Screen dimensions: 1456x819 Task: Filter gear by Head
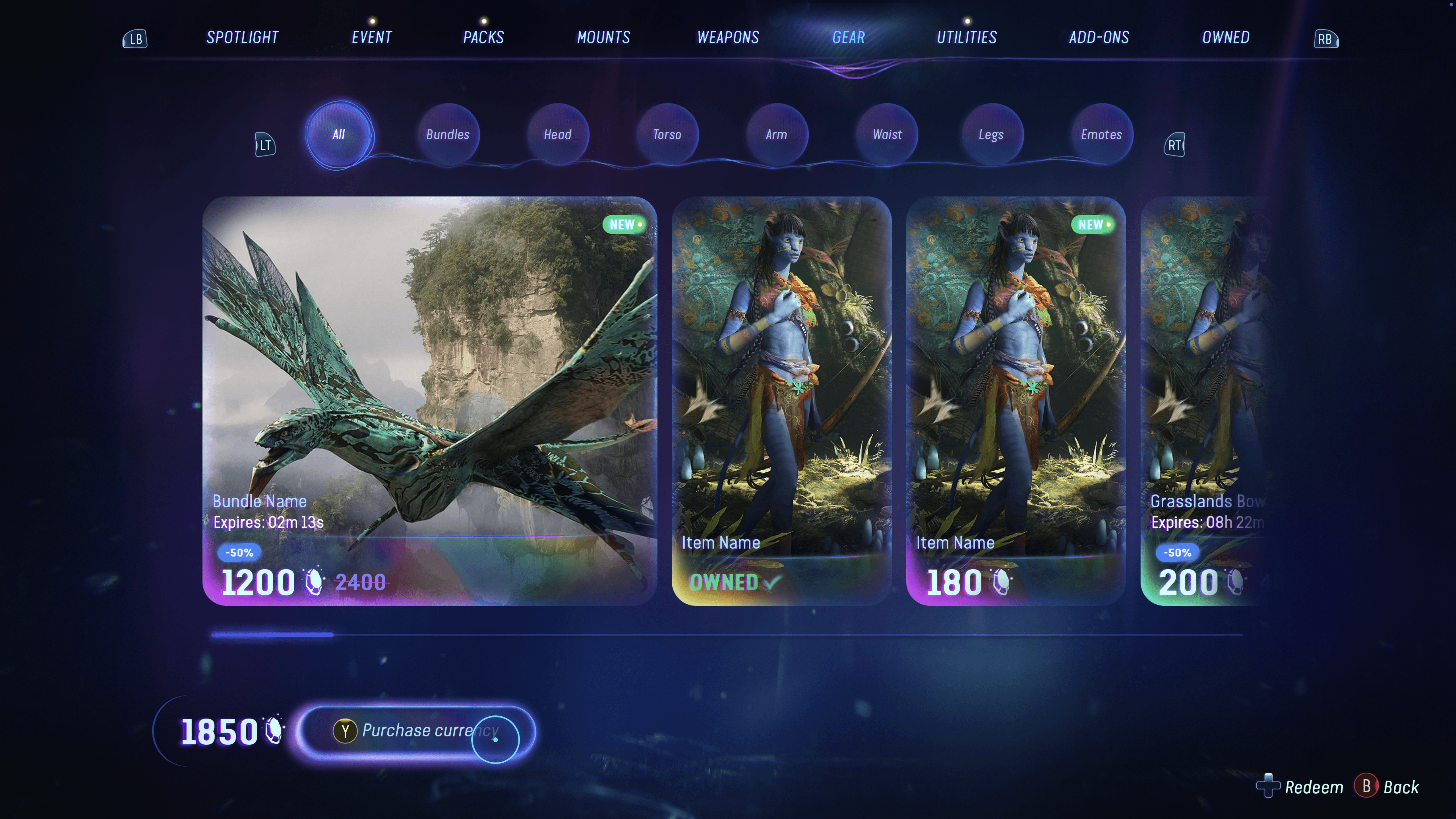click(x=557, y=135)
